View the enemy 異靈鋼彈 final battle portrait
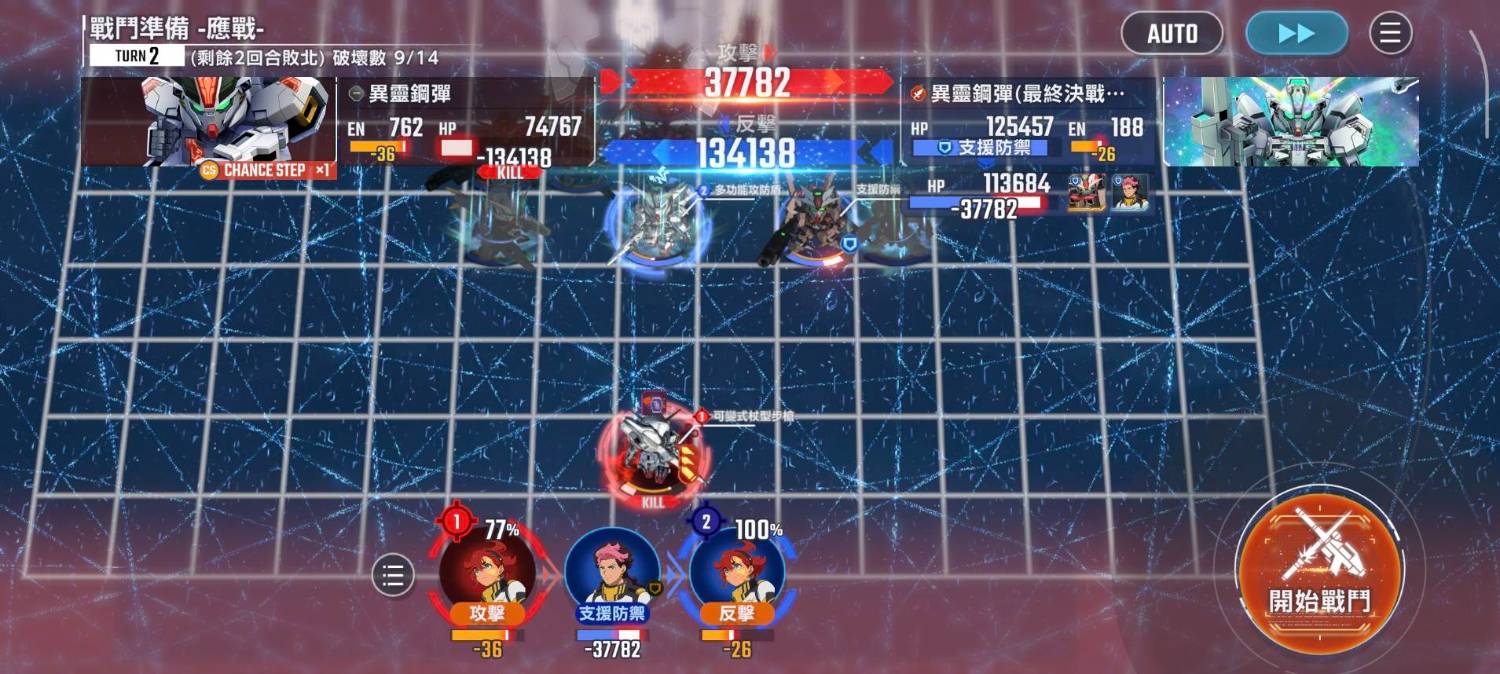This screenshot has width=1500, height=674. point(1290,120)
